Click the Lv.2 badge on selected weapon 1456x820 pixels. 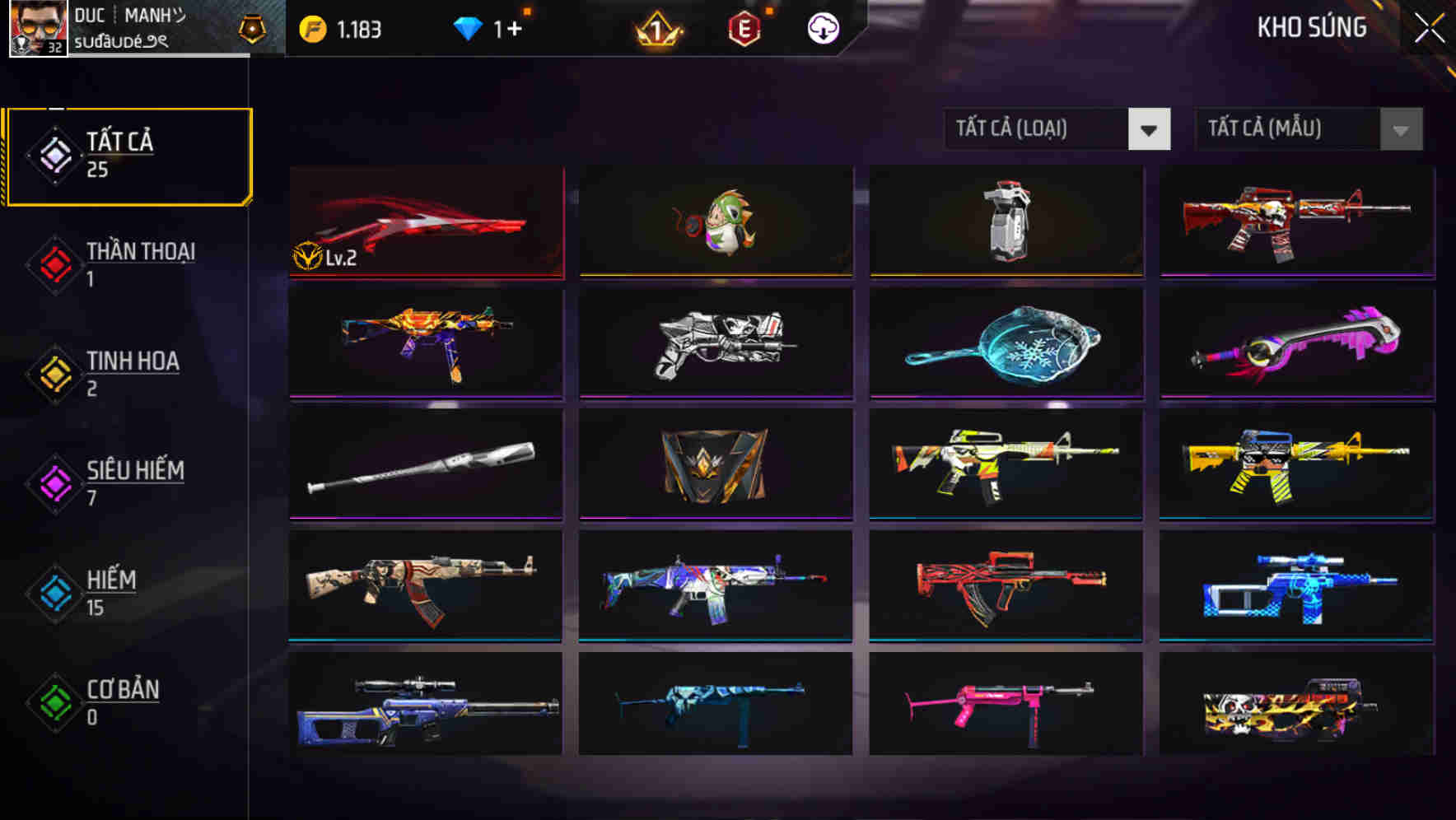(326, 258)
